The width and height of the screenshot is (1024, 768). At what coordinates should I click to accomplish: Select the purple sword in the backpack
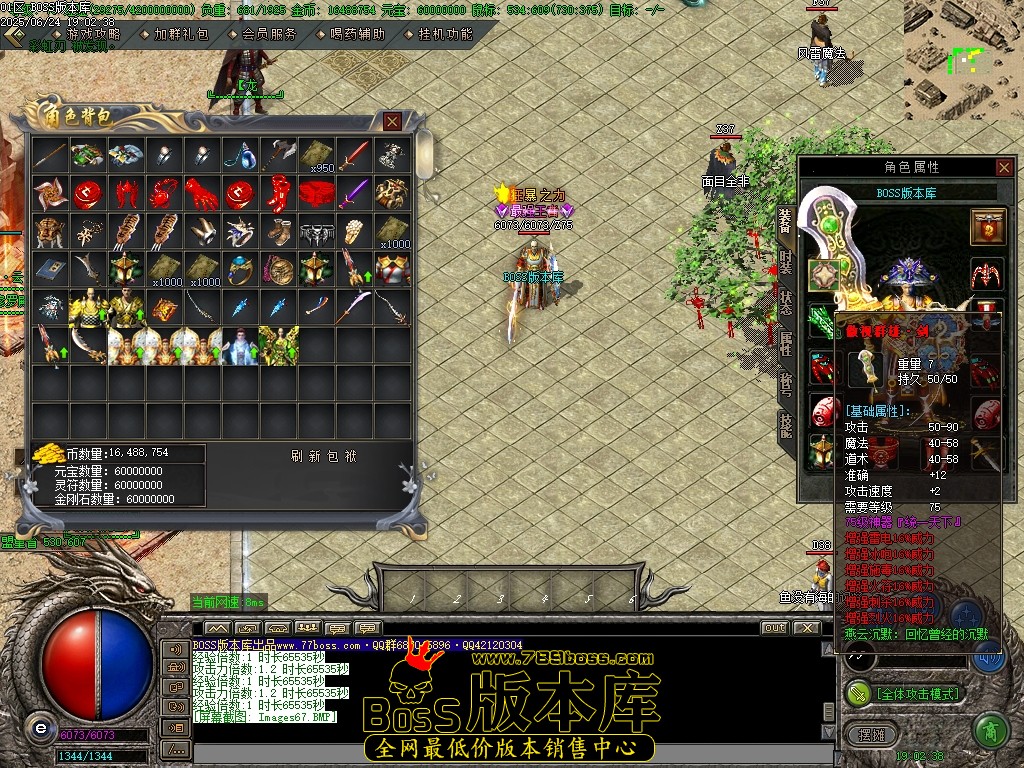tap(354, 193)
